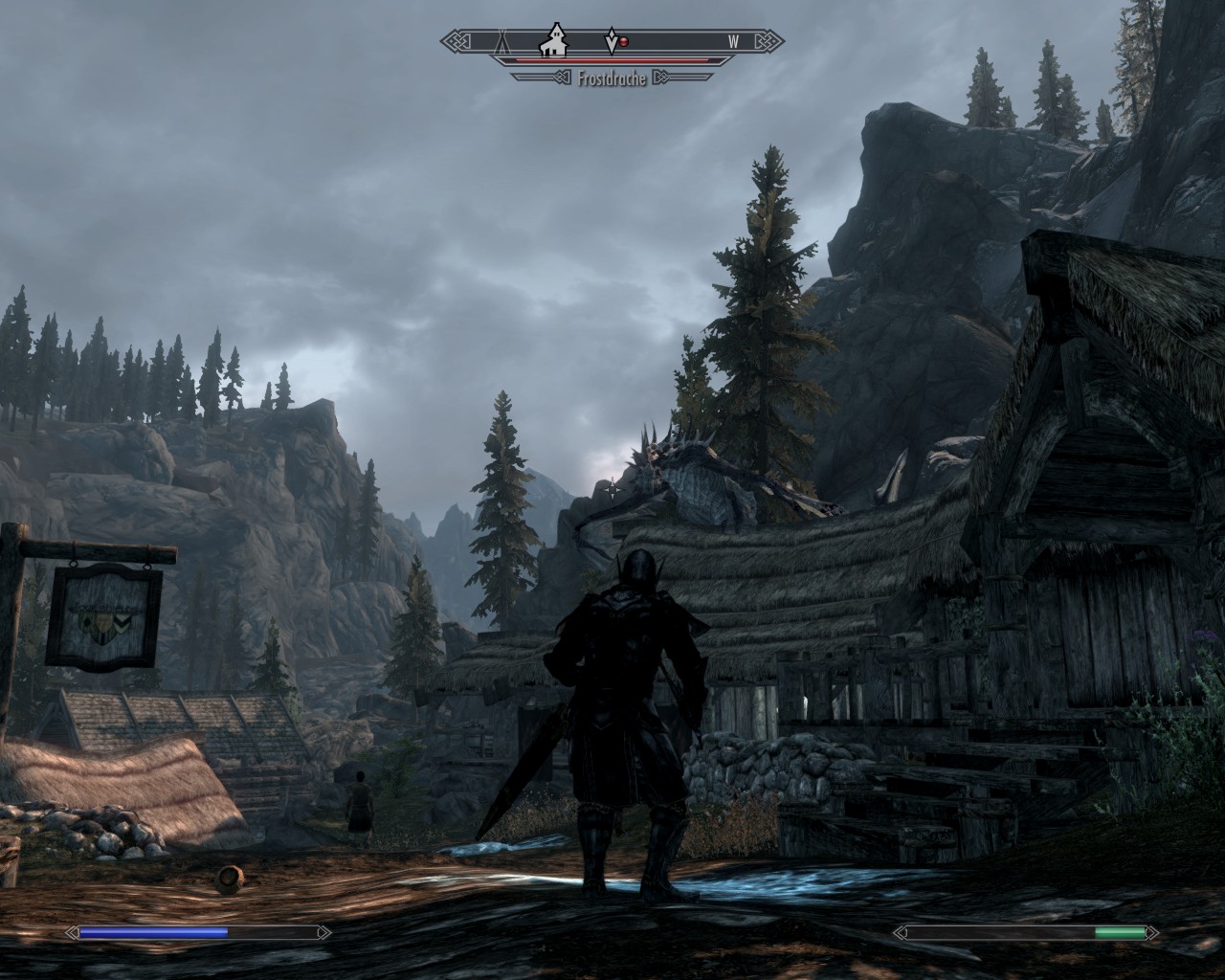This screenshot has width=1225, height=980.
Task: Select the faded tent camp marker on the compass
Action: click(x=500, y=41)
